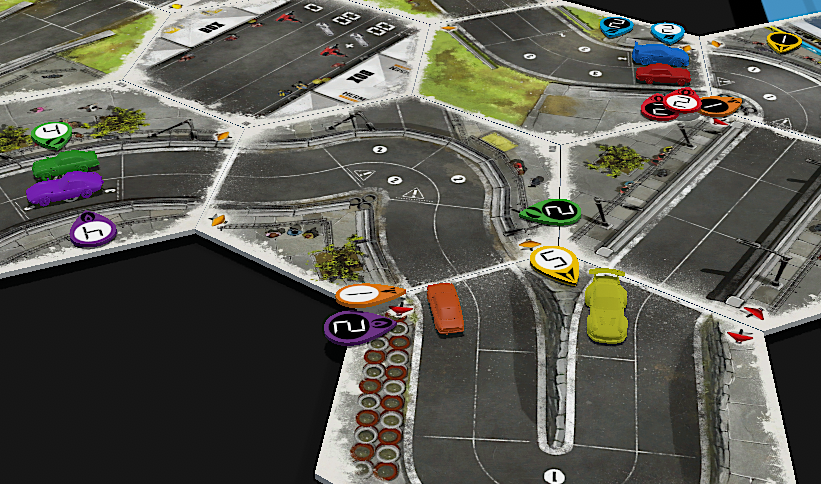Pick the orange race car
The height and width of the screenshot is (484, 821).
coord(446,306)
